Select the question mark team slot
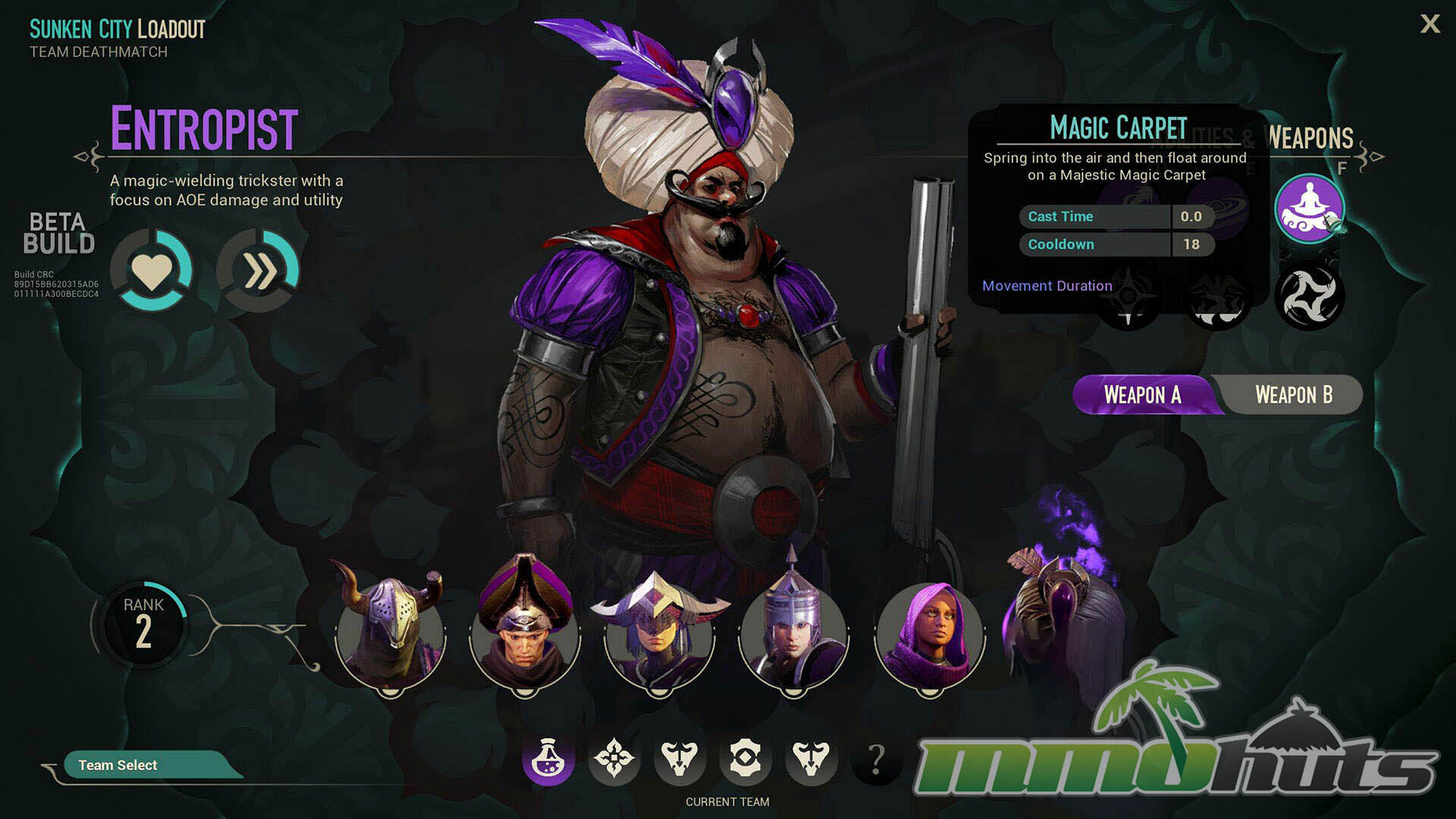Image resolution: width=1456 pixels, height=819 pixels. 877,758
